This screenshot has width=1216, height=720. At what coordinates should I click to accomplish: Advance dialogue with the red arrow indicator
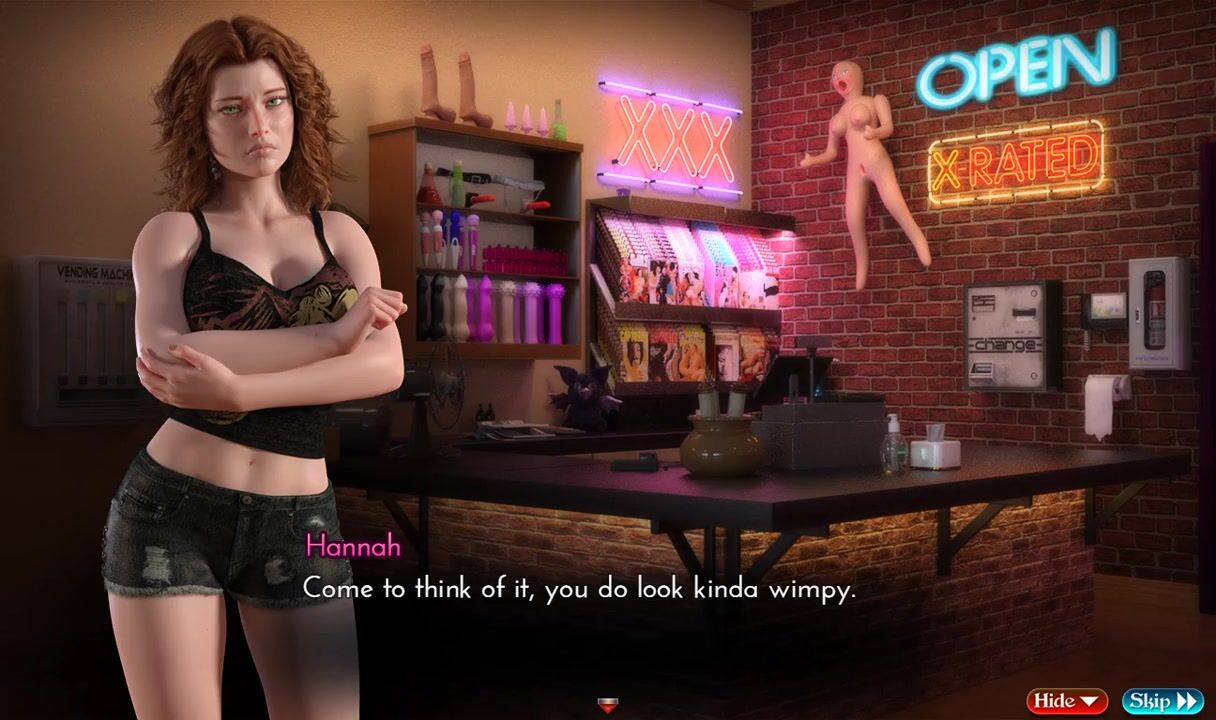pos(607,706)
